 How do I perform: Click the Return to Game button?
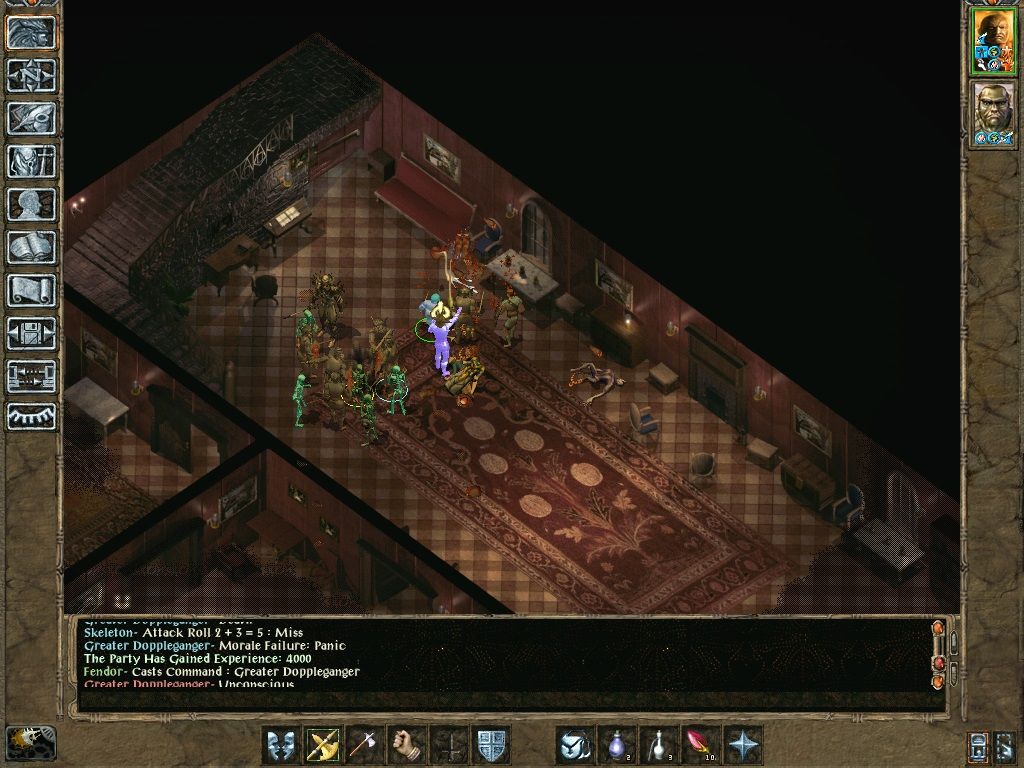[32, 32]
